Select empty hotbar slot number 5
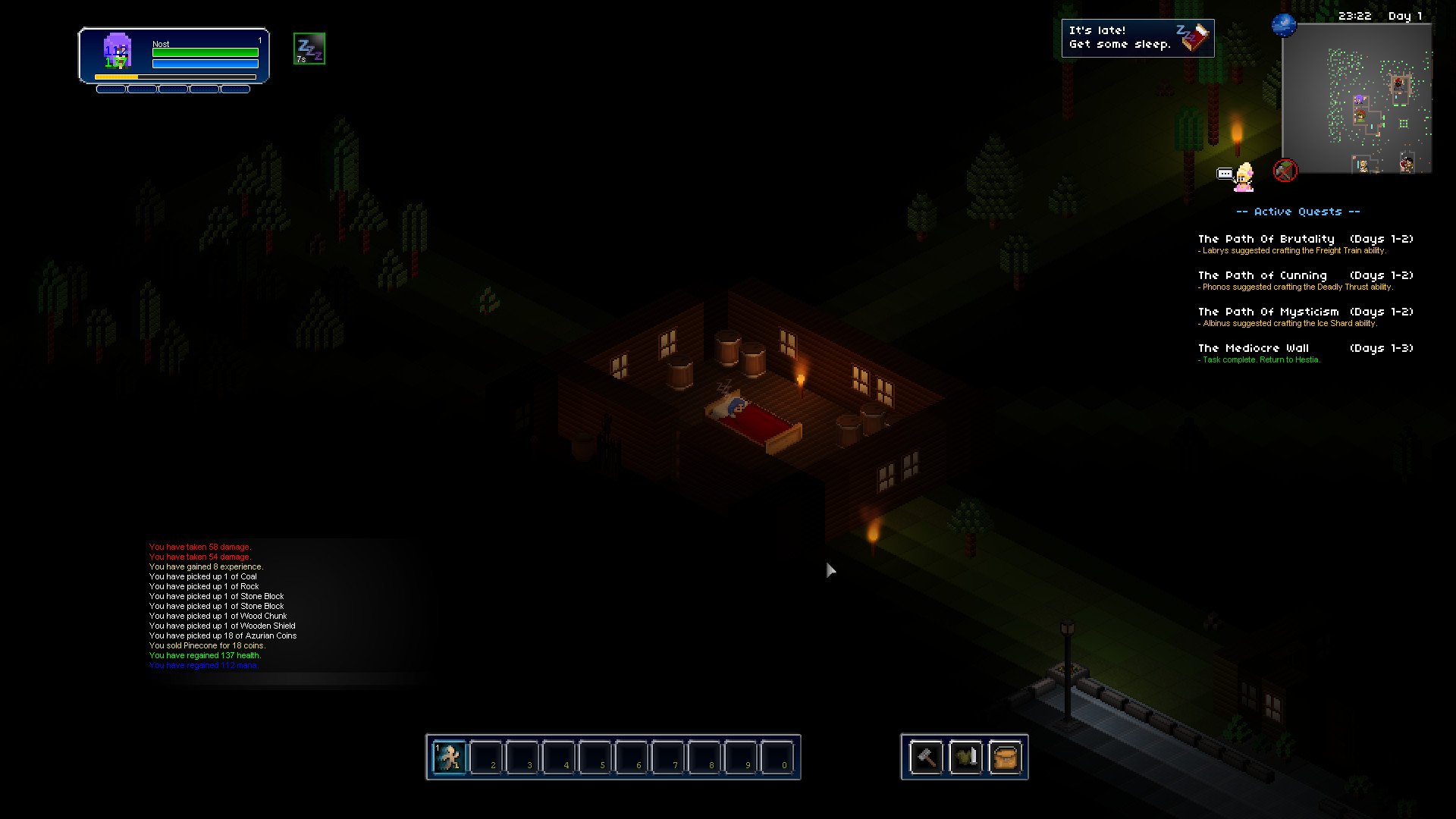The image size is (1456, 819). pos(595,757)
